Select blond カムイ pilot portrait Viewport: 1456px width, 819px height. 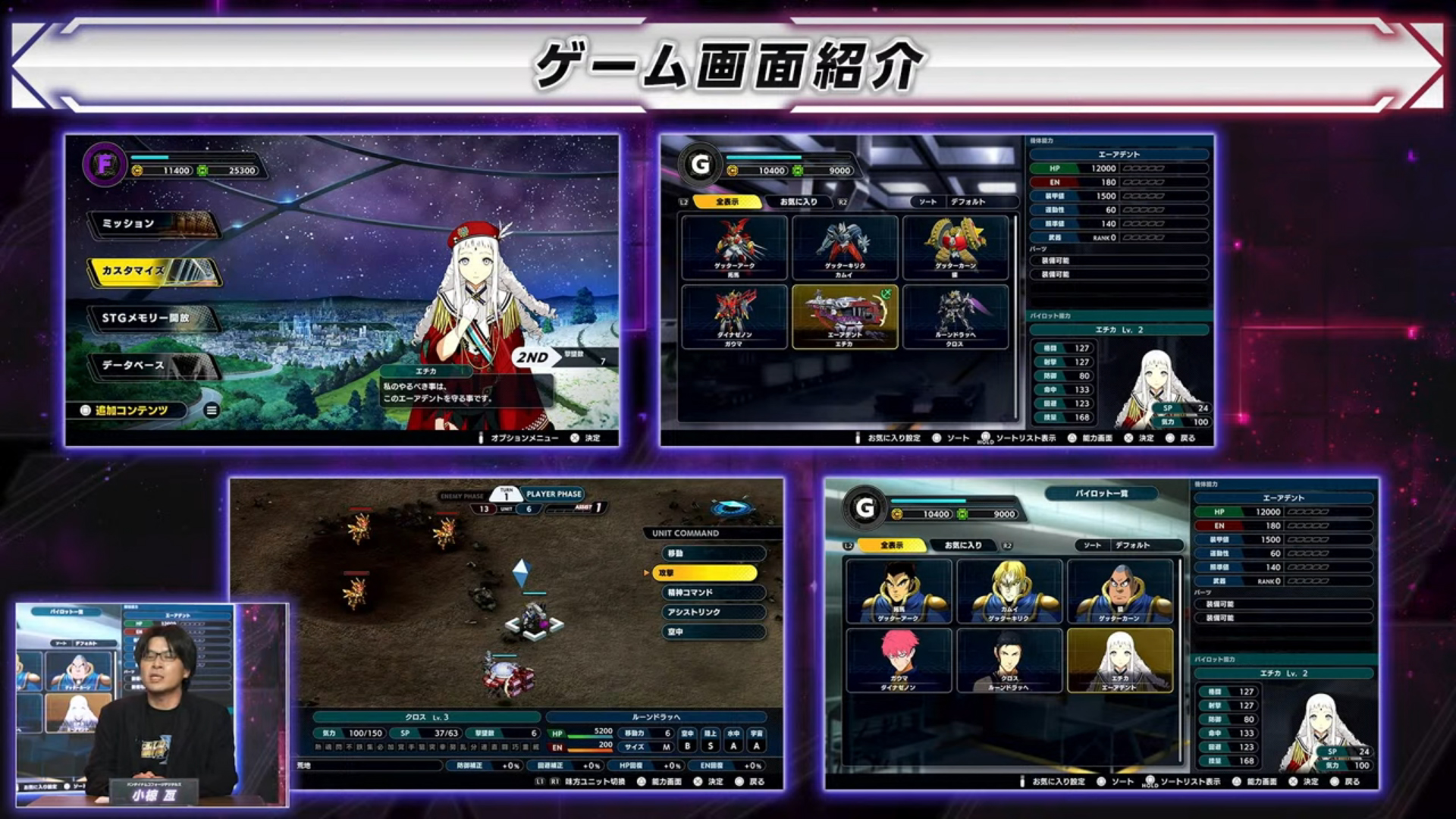click(1009, 591)
